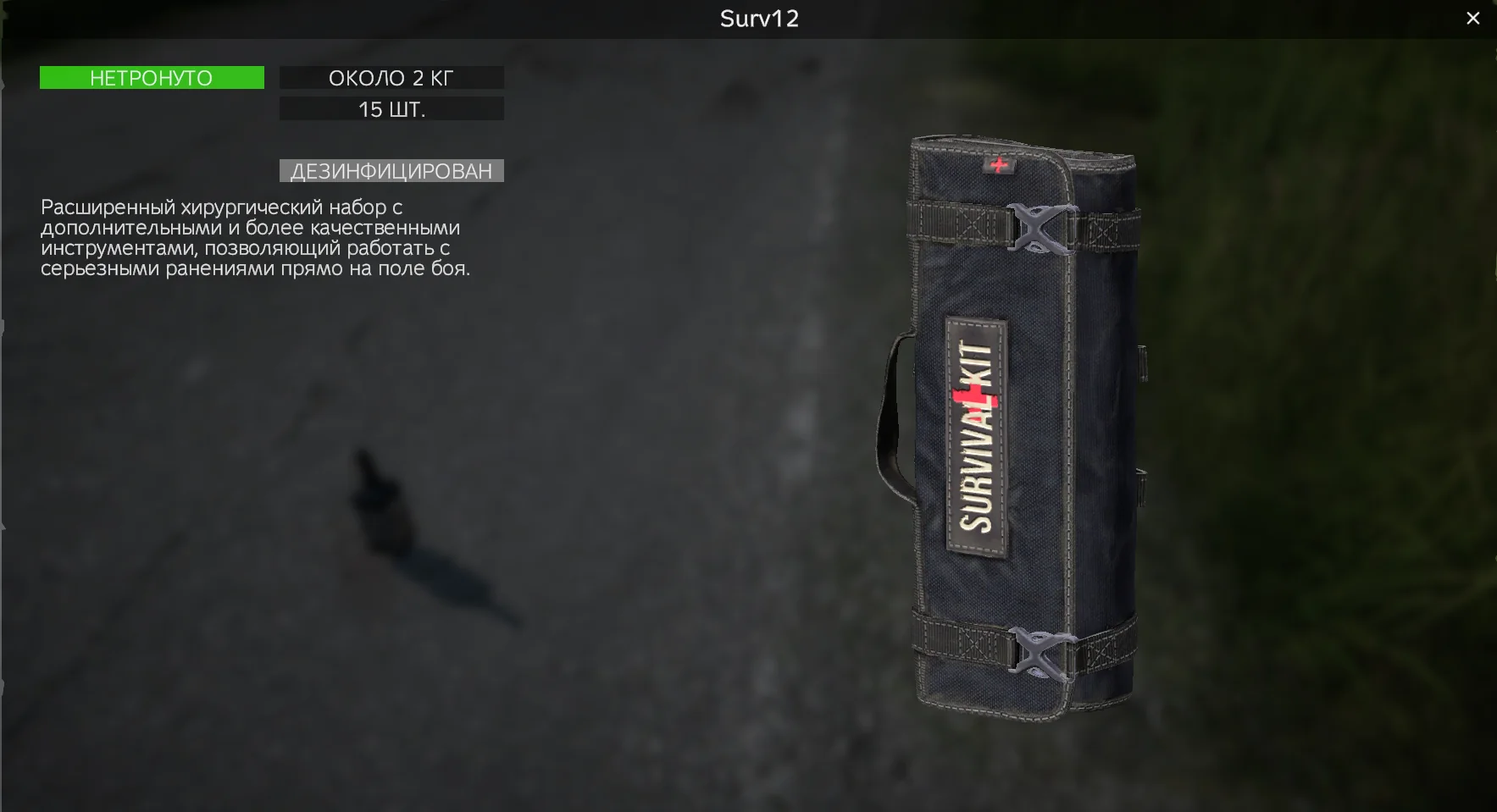Enable the 15 ШТ. quantity indicator
The image size is (1497, 812).
click(x=391, y=108)
